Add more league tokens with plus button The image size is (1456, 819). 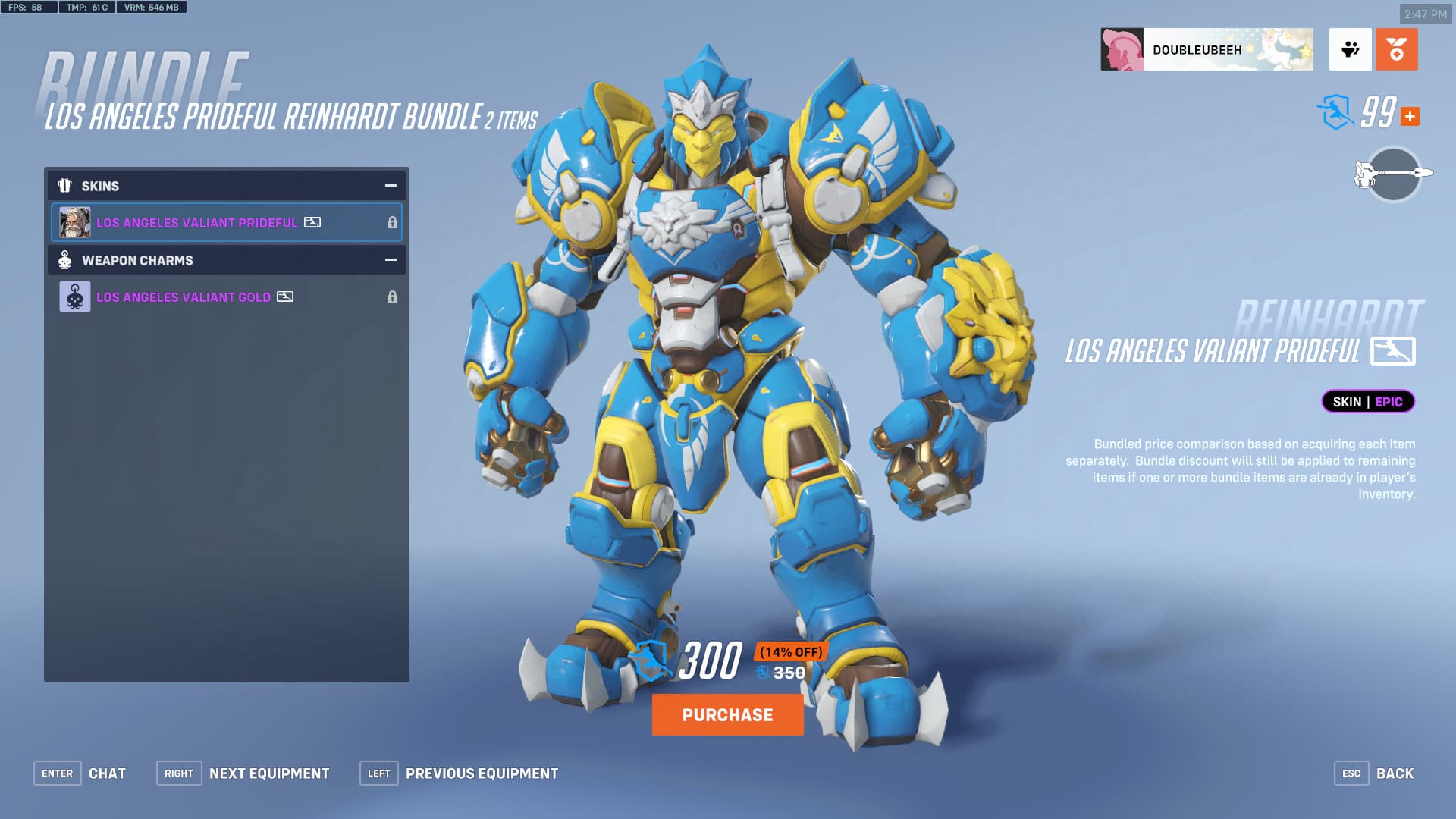(1410, 117)
